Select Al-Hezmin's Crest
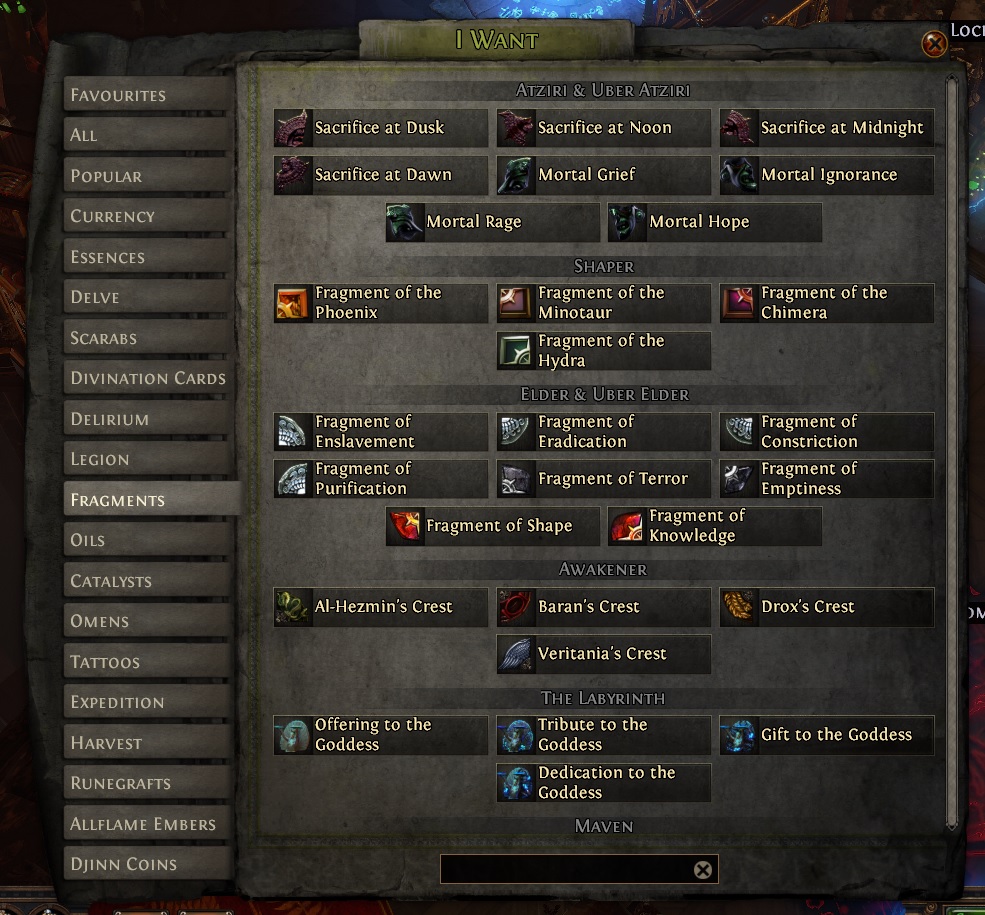Image resolution: width=985 pixels, height=915 pixels. click(x=381, y=607)
